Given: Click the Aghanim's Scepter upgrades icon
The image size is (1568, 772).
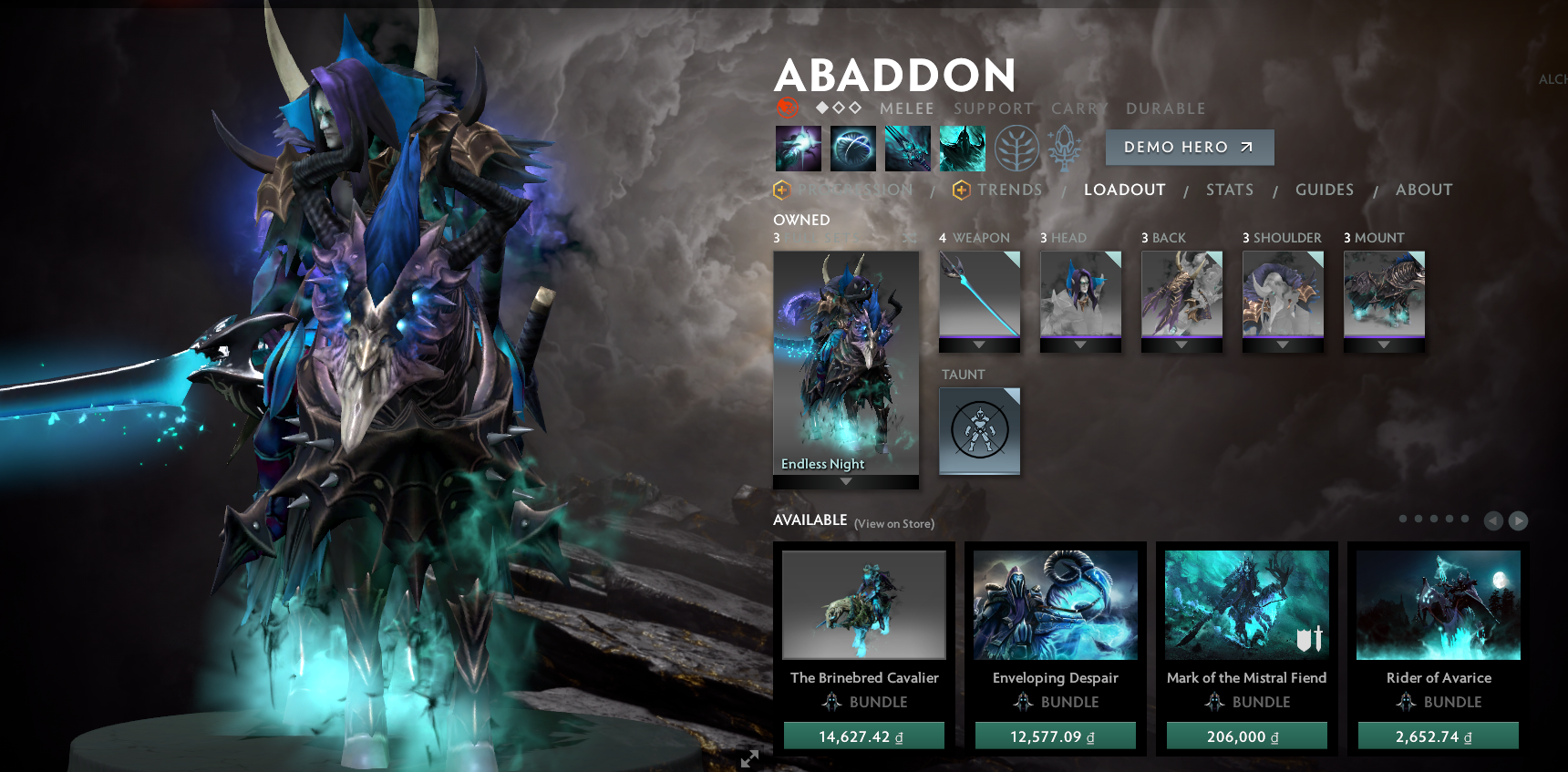Looking at the screenshot, I should pos(1065,148).
